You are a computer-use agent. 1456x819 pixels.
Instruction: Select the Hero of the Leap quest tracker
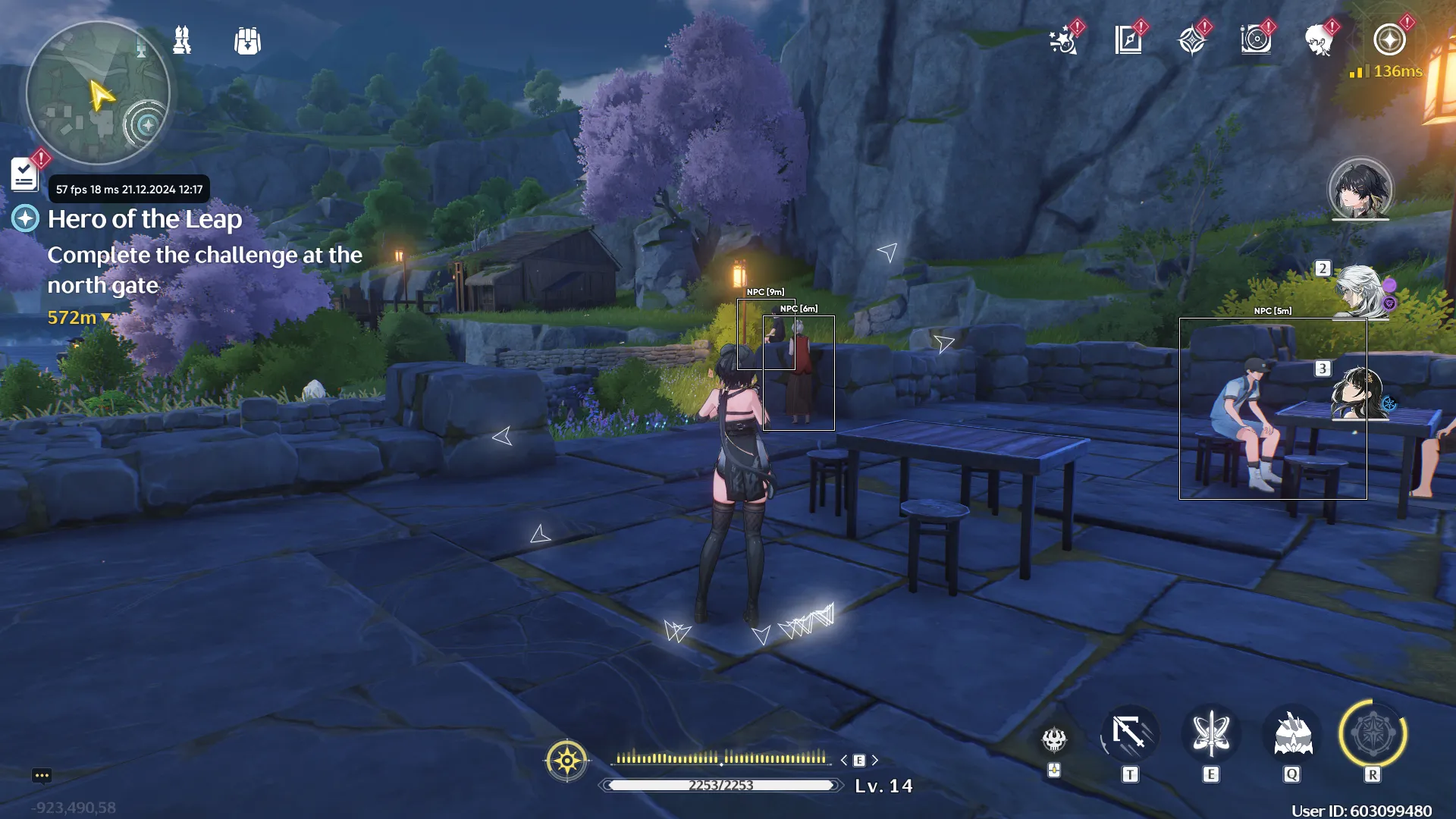click(145, 219)
